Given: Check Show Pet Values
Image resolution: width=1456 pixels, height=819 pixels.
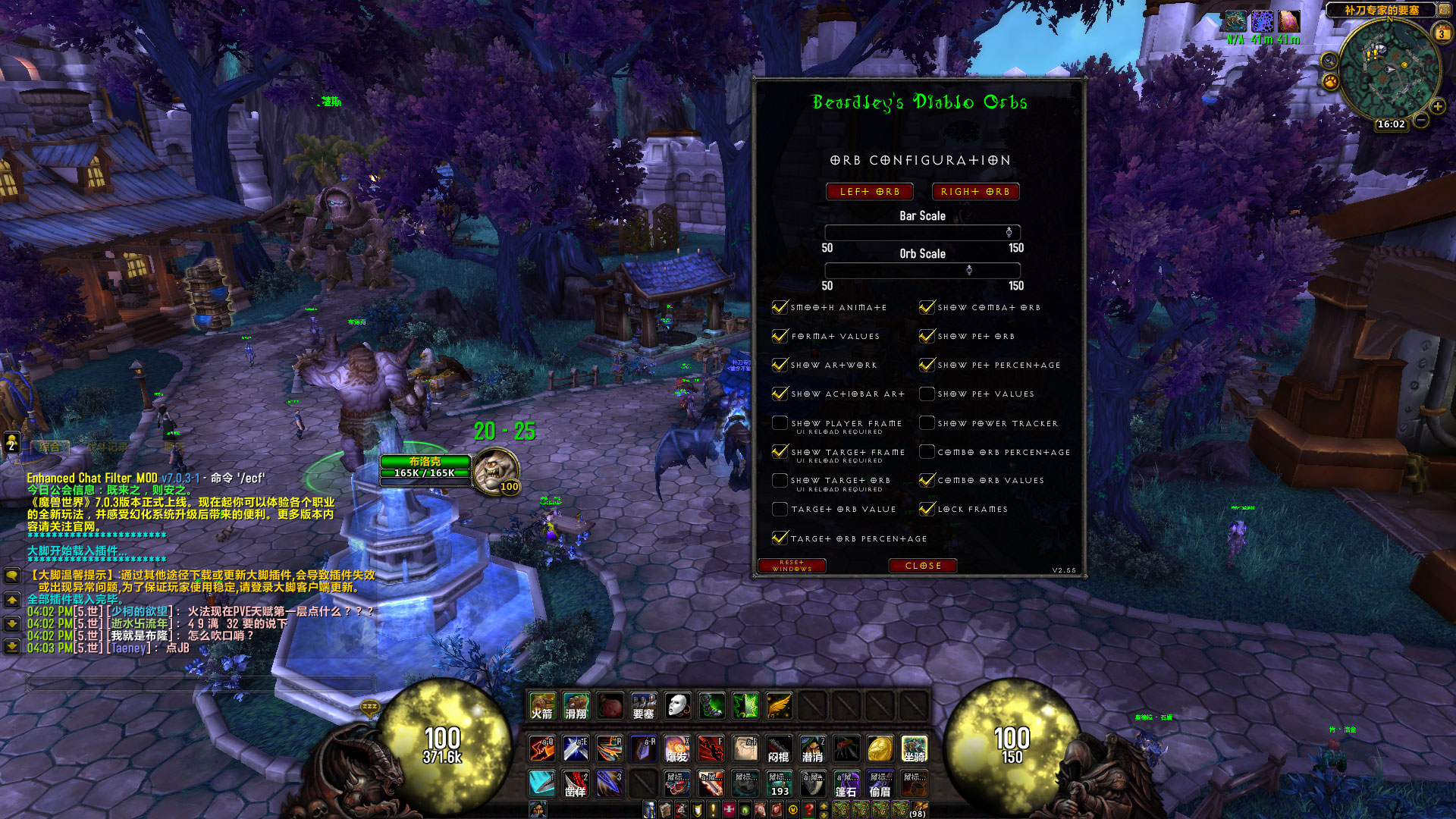Looking at the screenshot, I should click(x=927, y=394).
